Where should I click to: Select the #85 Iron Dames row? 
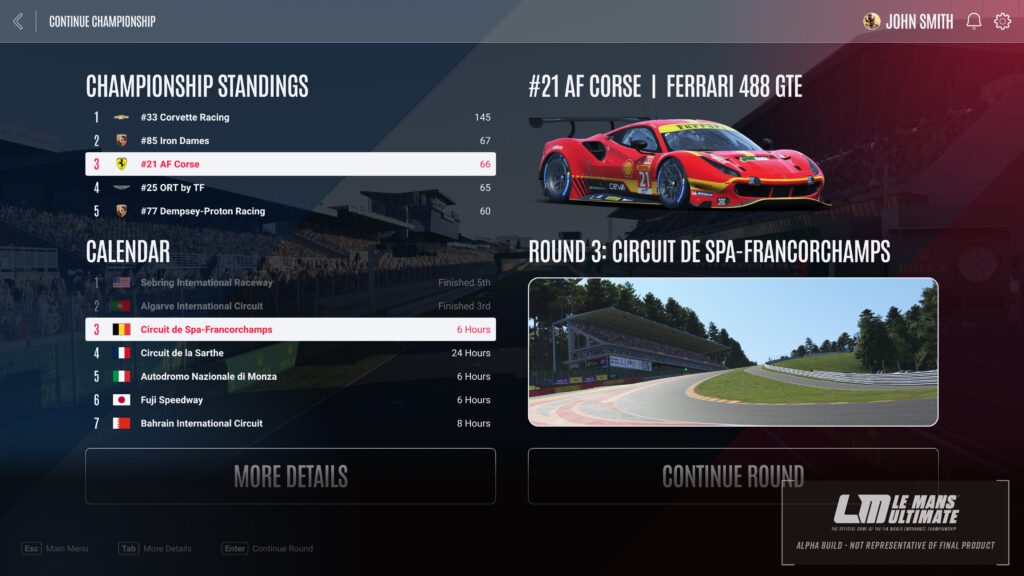pyautogui.click(x=290, y=141)
